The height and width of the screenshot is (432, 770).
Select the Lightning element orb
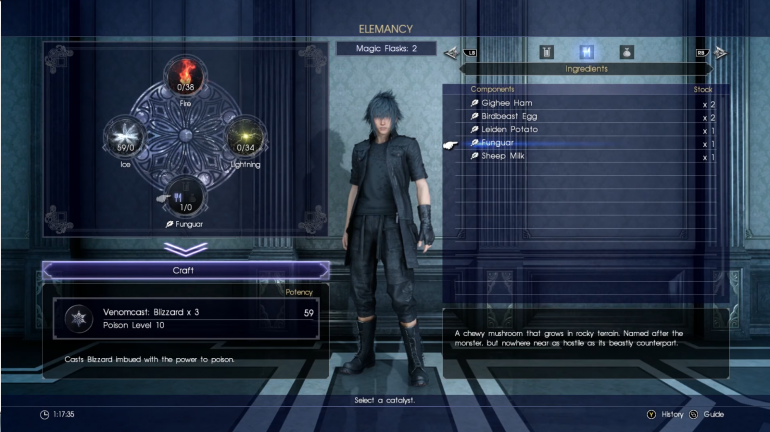[x=243, y=136]
